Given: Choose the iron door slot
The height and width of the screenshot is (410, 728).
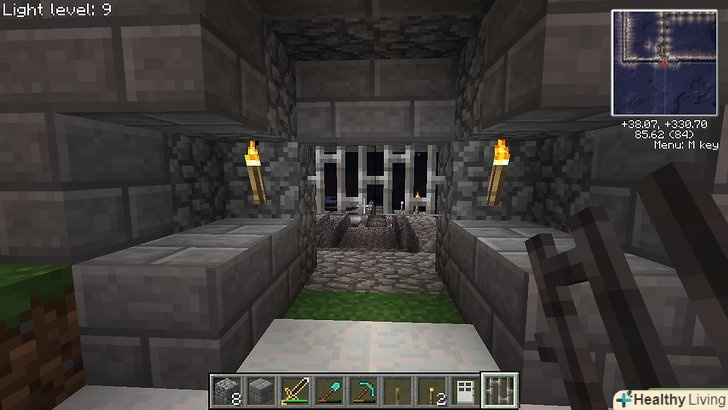Looking at the screenshot, I should (x=465, y=390).
